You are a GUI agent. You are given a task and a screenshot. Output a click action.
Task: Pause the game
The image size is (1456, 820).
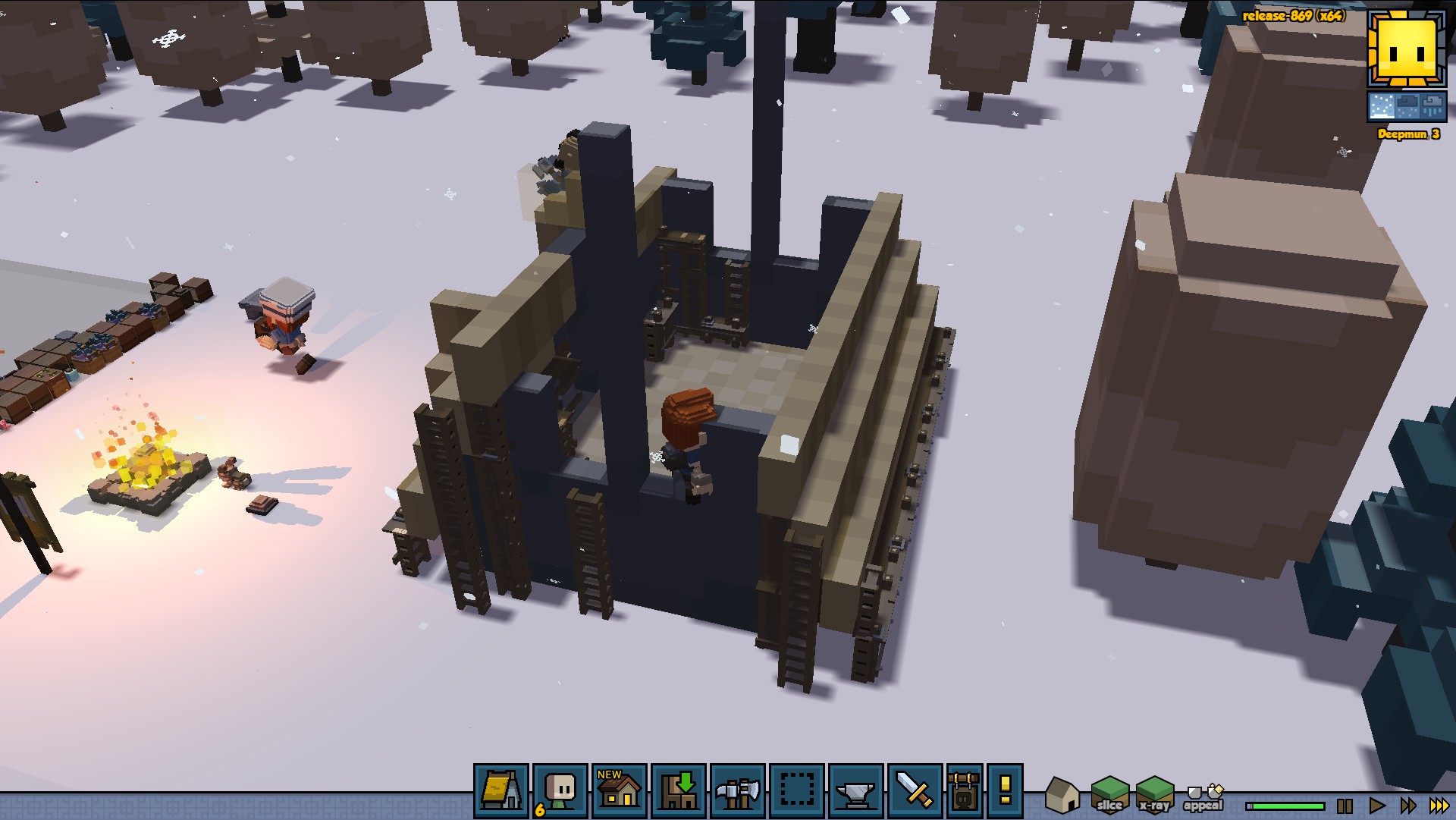[x=1345, y=806]
